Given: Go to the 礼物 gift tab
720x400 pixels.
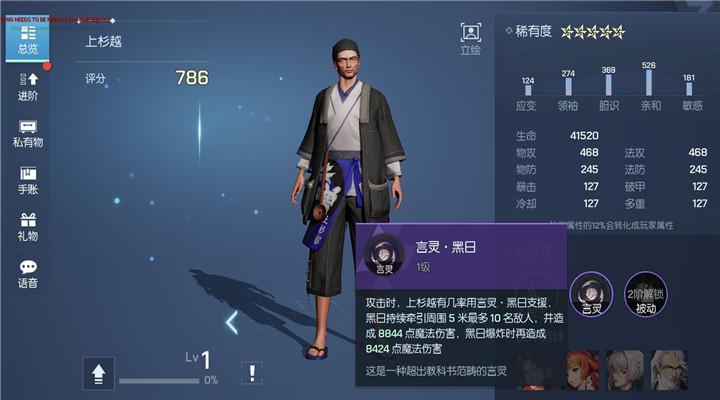Looking at the screenshot, I should pyautogui.click(x=28, y=227).
